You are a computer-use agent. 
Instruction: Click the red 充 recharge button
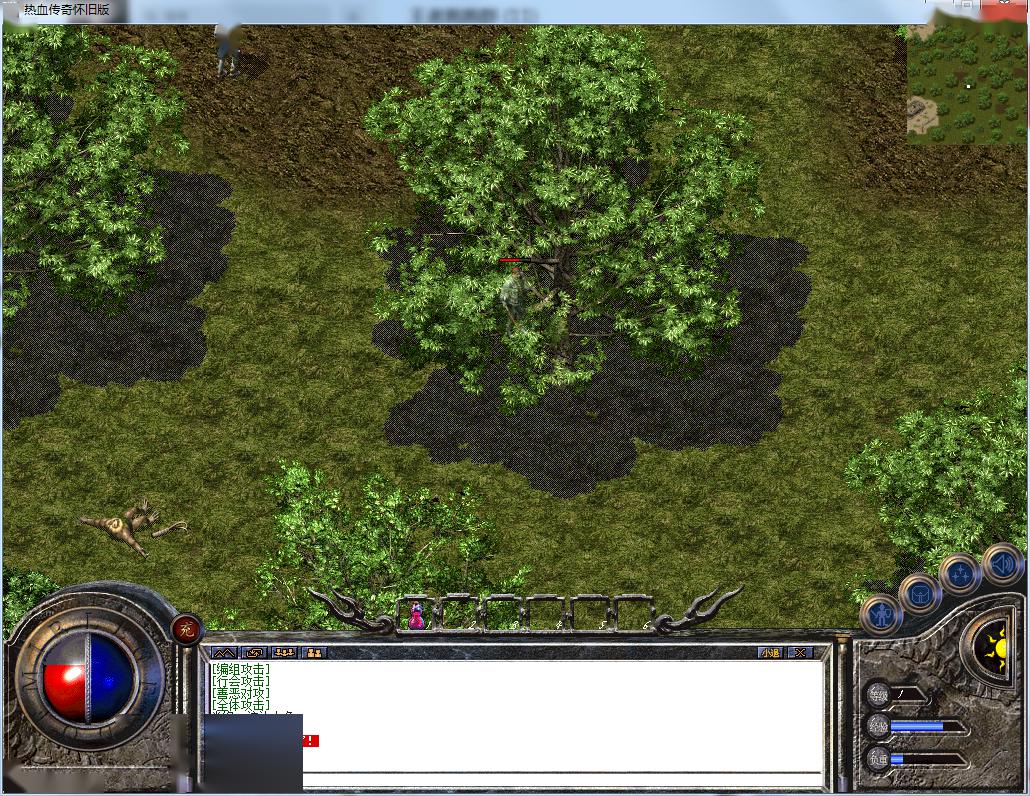[185, 629]
